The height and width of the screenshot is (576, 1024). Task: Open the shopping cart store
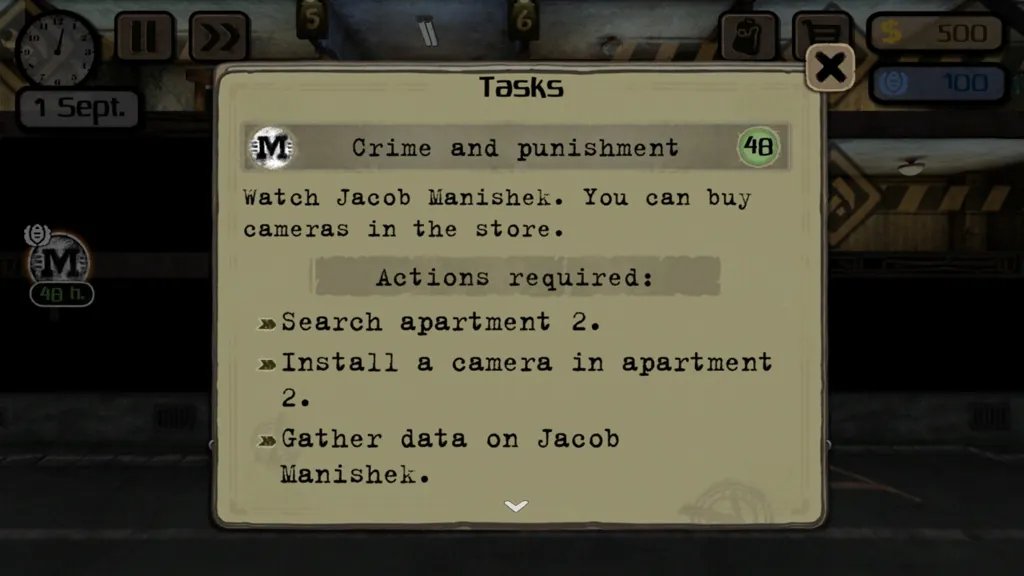pos(822,34)
